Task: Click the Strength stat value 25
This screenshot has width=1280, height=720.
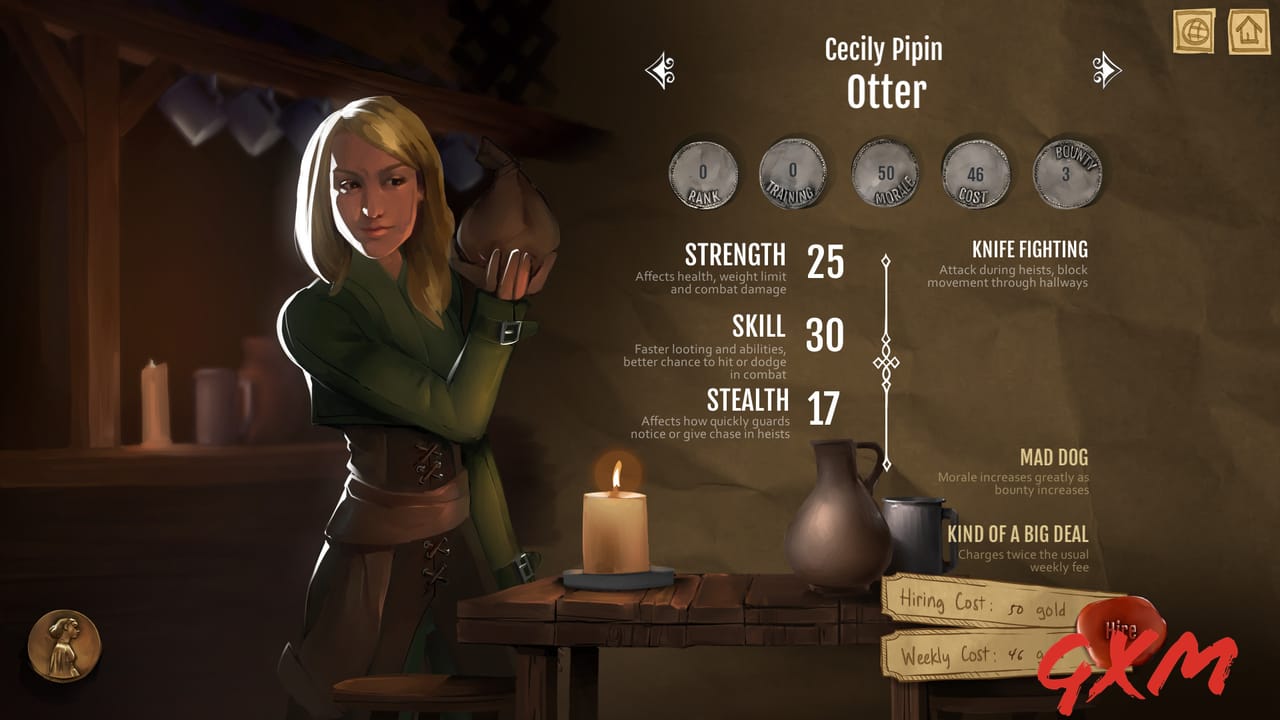Action: point(827,262)
